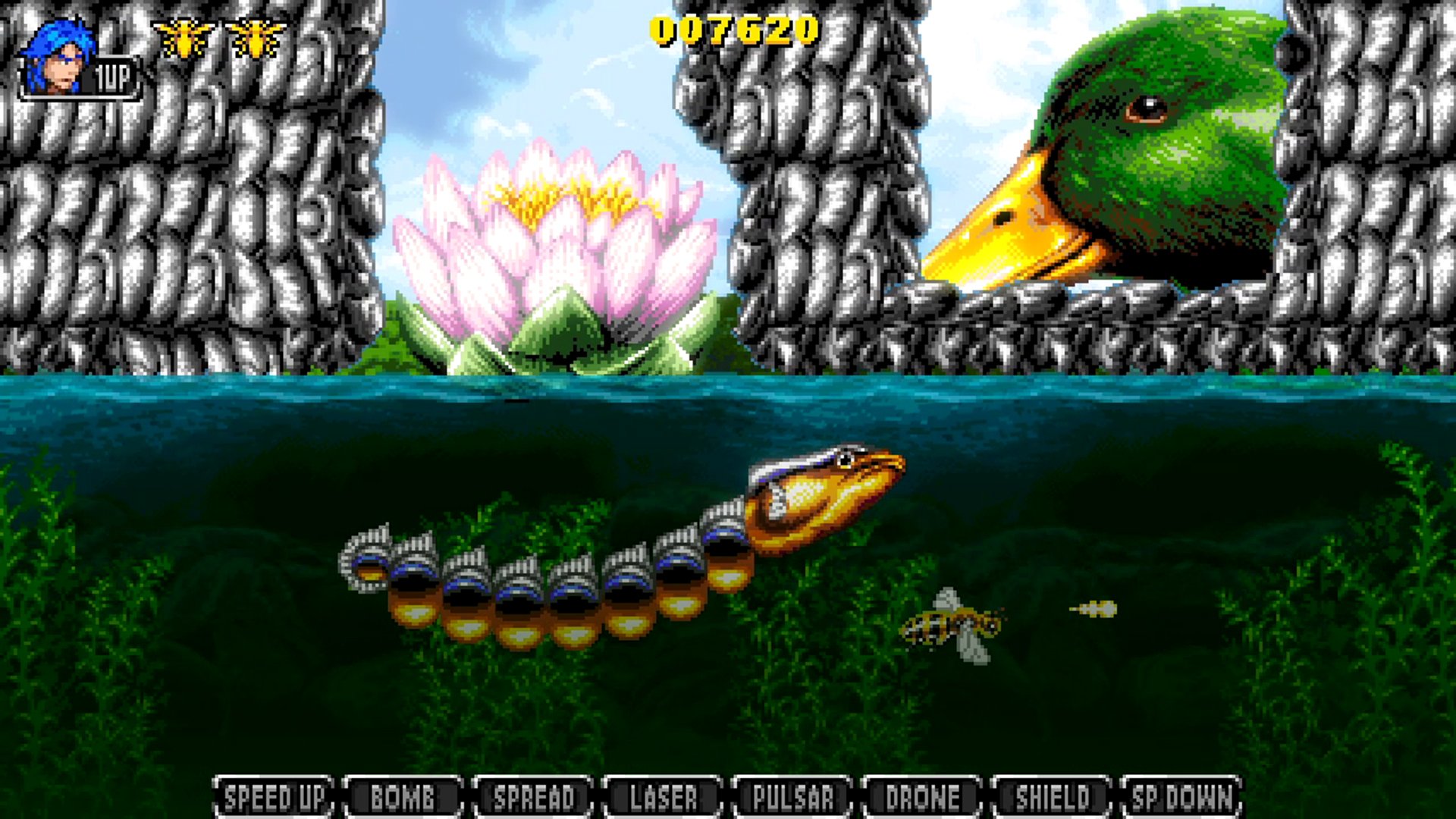Select the score counter 007620
The image size is (1456, 819).
pyautogui.click(x=732, y=30)
